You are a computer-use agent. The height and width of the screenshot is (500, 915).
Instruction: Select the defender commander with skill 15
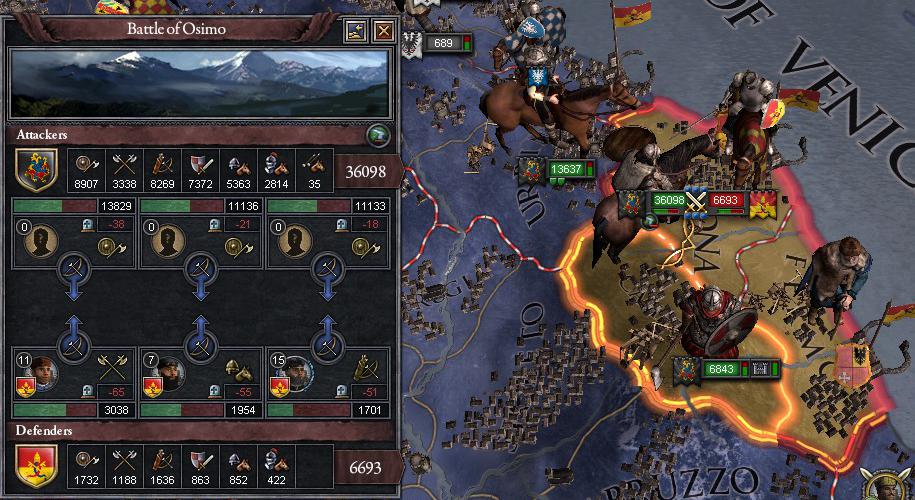[296, 371]
